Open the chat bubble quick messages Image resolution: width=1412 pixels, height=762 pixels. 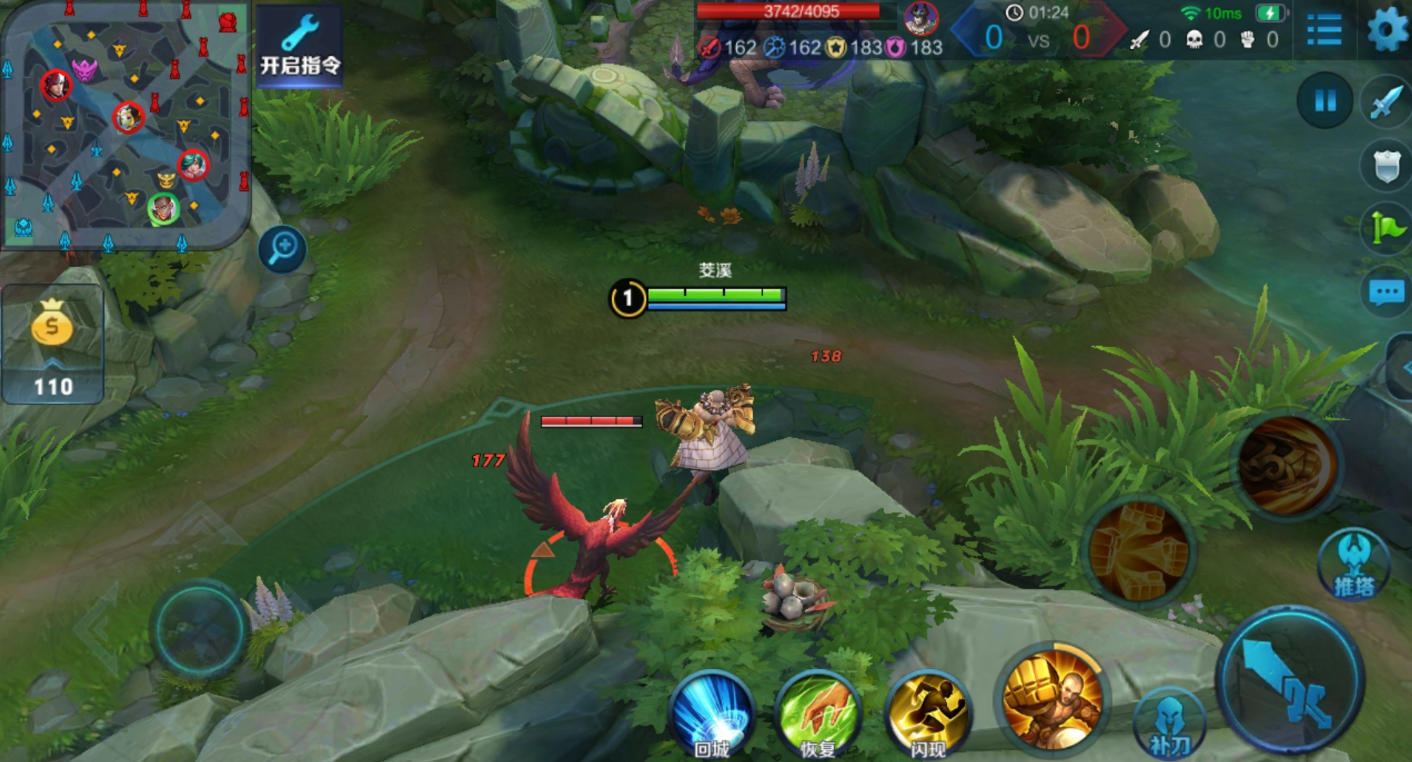pos(1386,292)
